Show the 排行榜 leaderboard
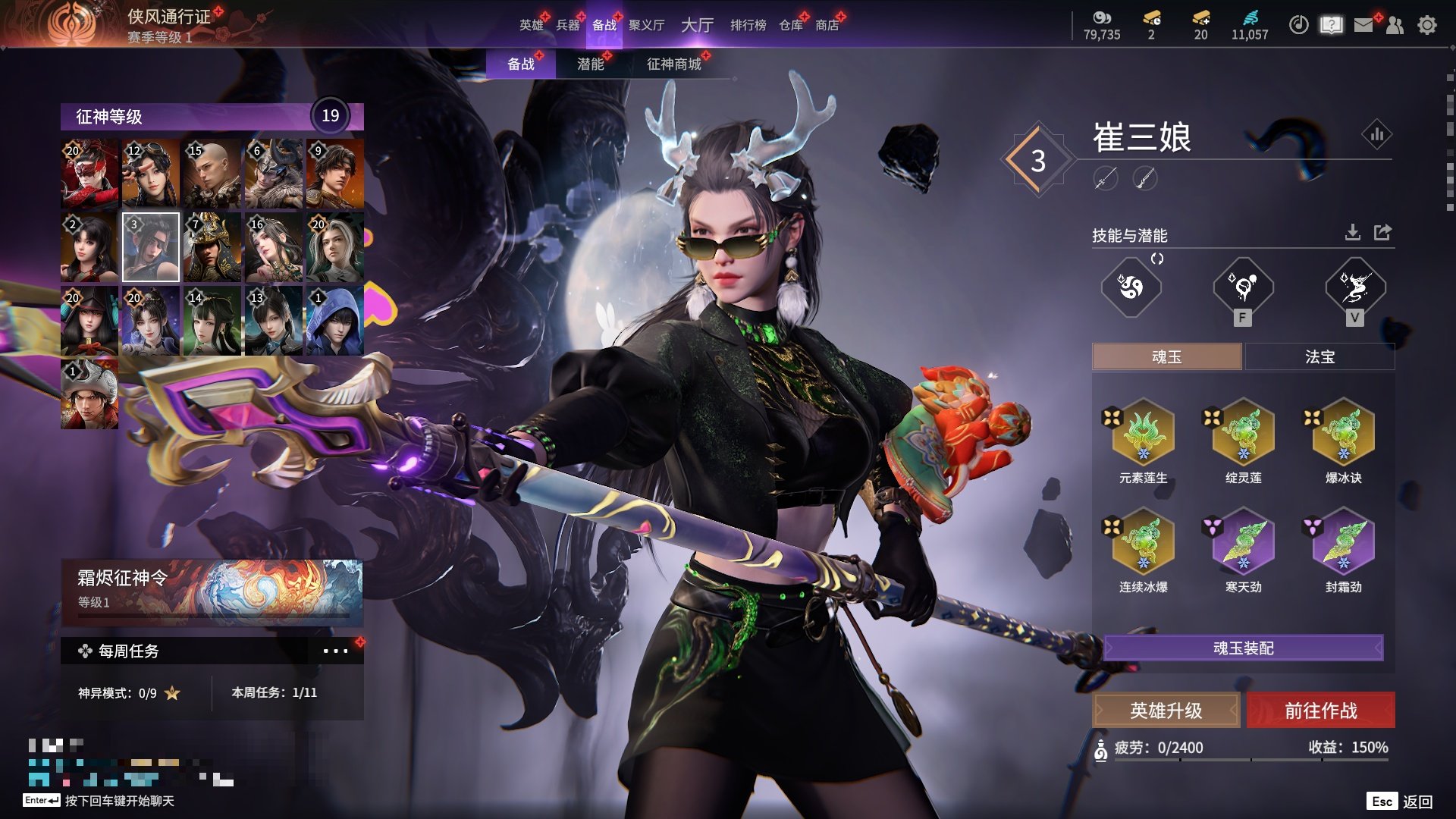The height and width of the screenshot is (819, 1456). point(748,25)
